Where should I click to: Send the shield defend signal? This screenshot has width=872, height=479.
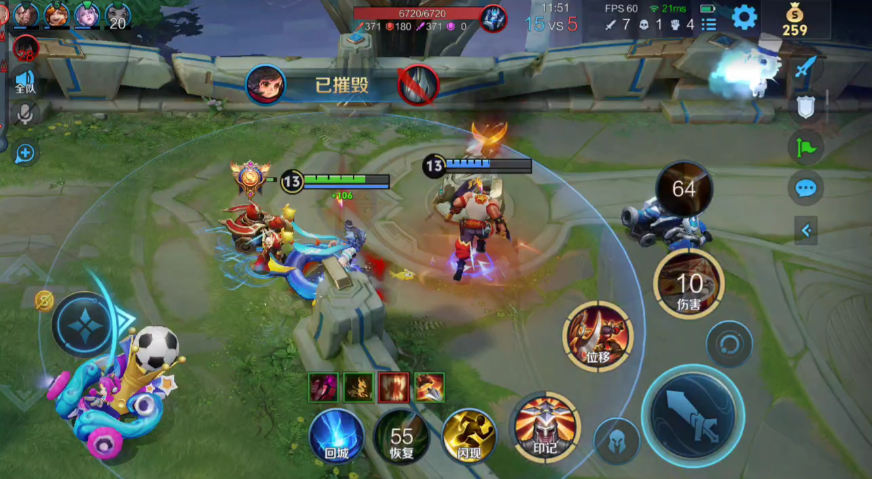tap(806, 108)
